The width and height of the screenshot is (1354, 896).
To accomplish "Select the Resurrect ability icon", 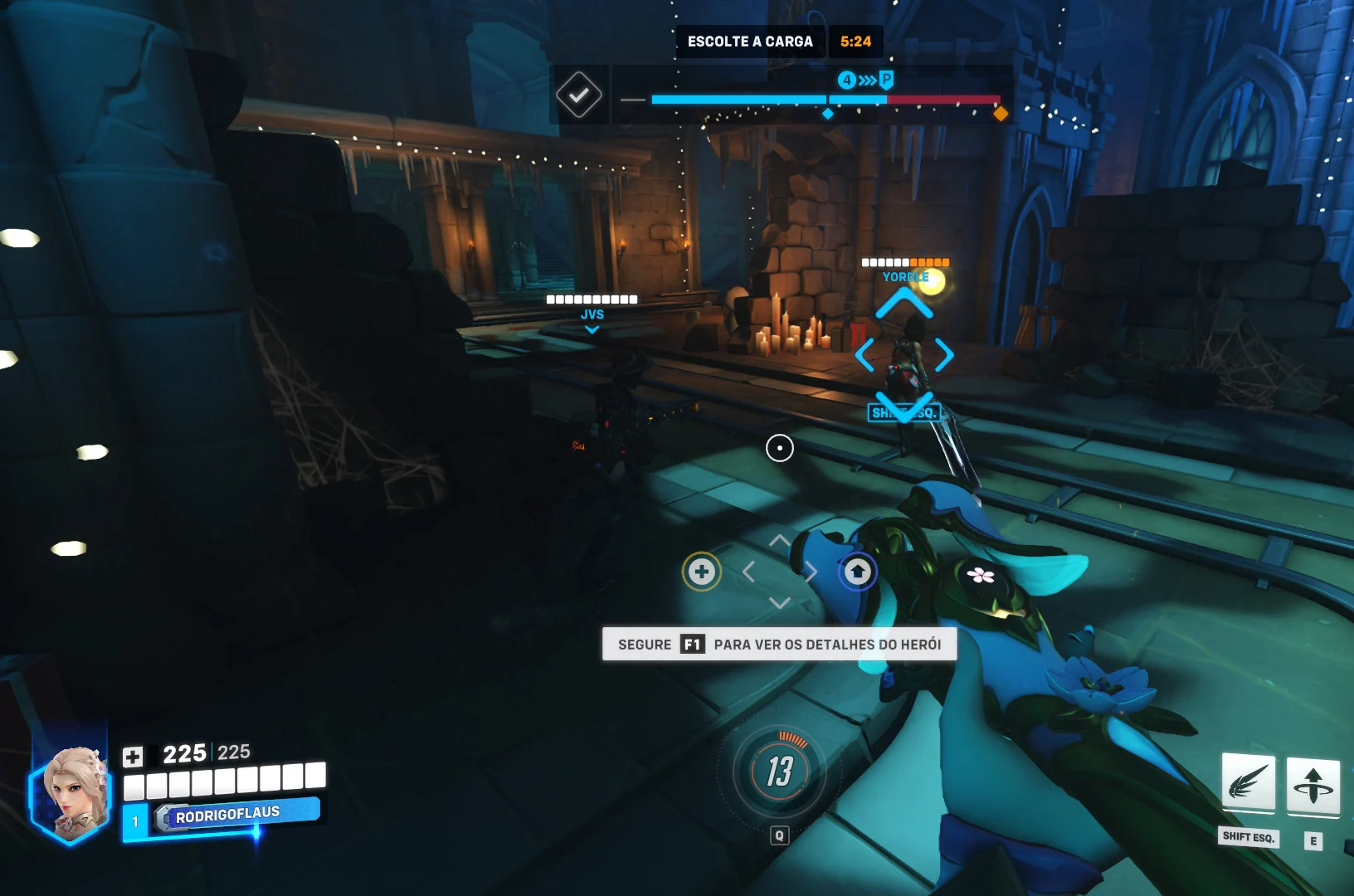I will click(1313, 785).
